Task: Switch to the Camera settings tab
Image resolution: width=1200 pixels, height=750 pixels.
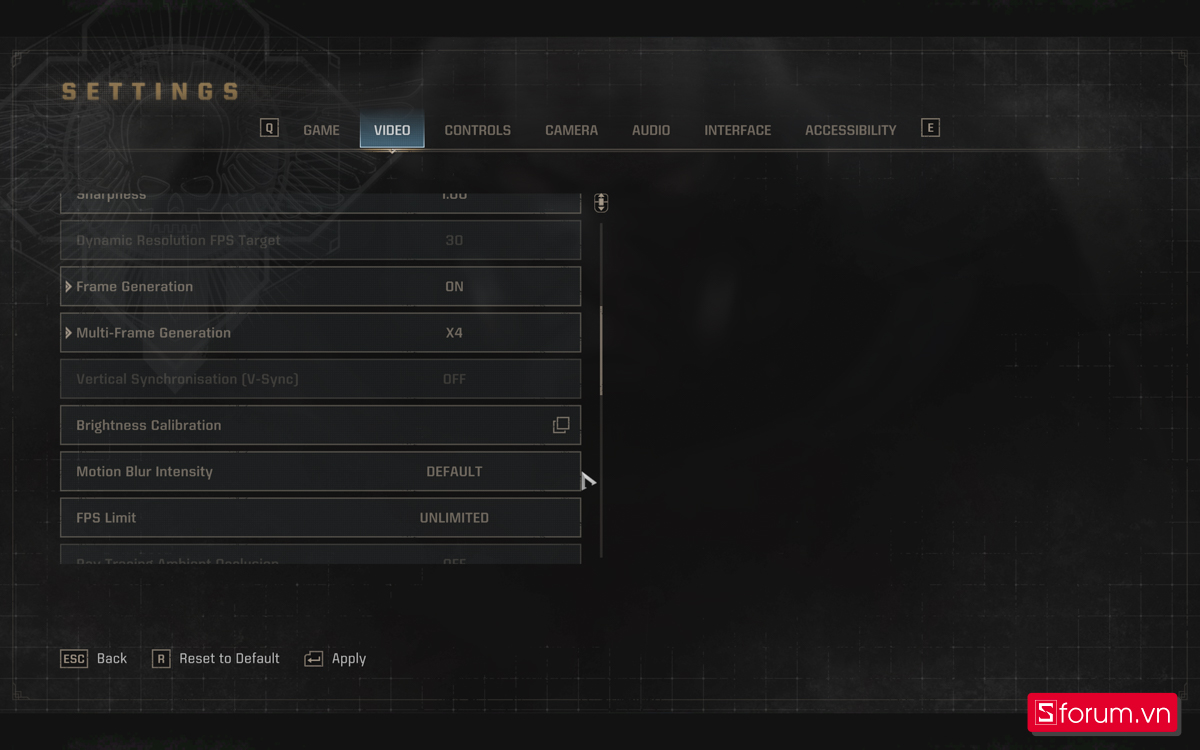Action: (x=571, y=130)
